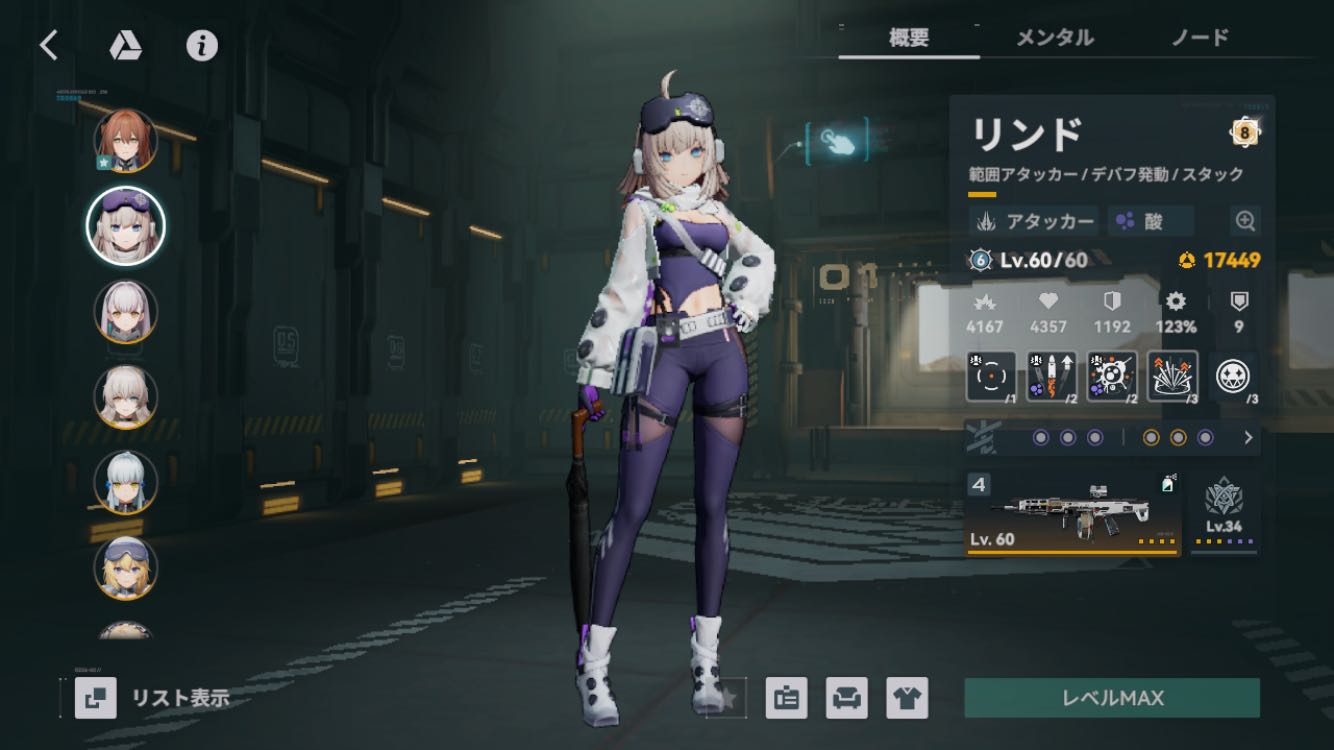Open the ノード tab

tap(1199, 38)
